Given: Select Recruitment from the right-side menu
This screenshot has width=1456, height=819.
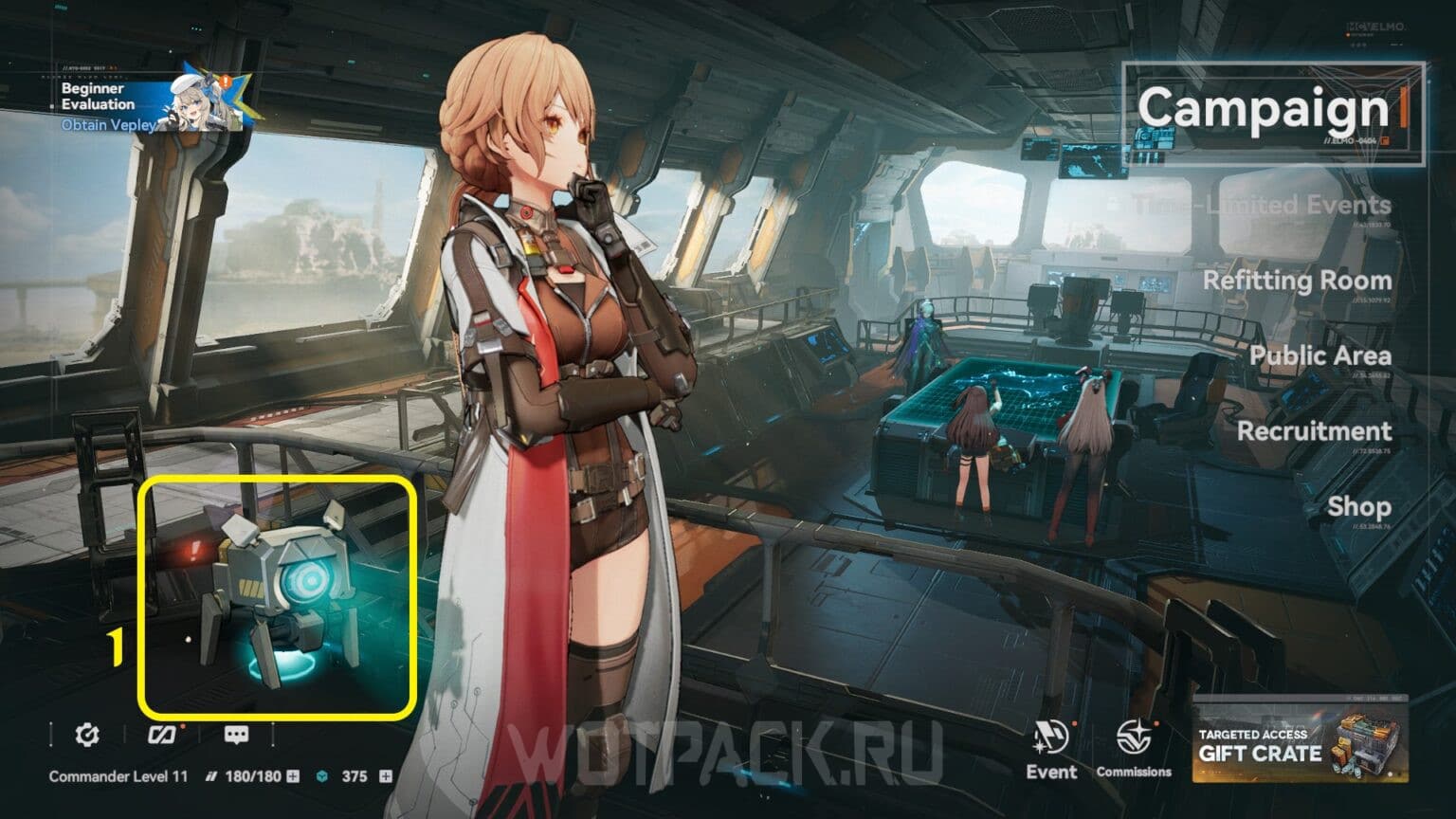Looking at the screenshot, I should tap(1318, 431).
